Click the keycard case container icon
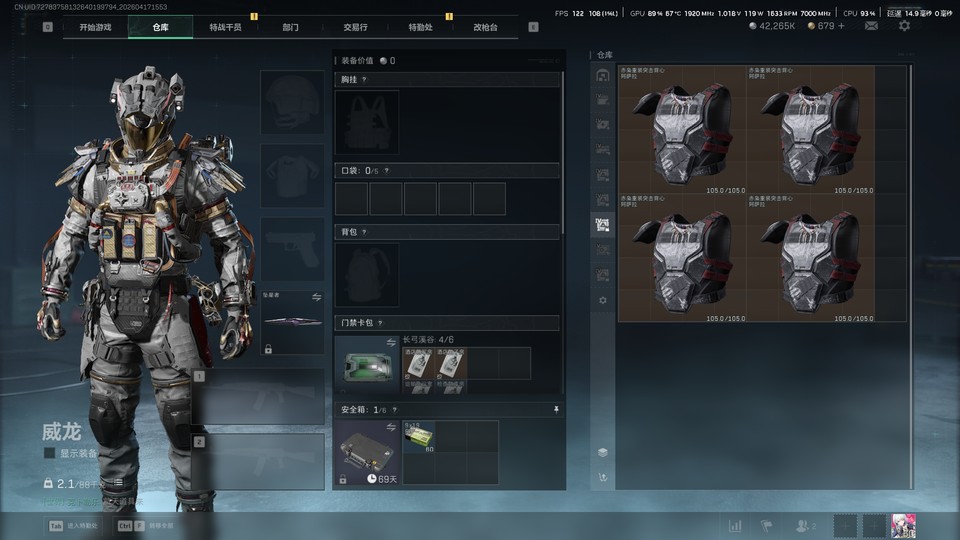960x540 pixels. point(367,366)
